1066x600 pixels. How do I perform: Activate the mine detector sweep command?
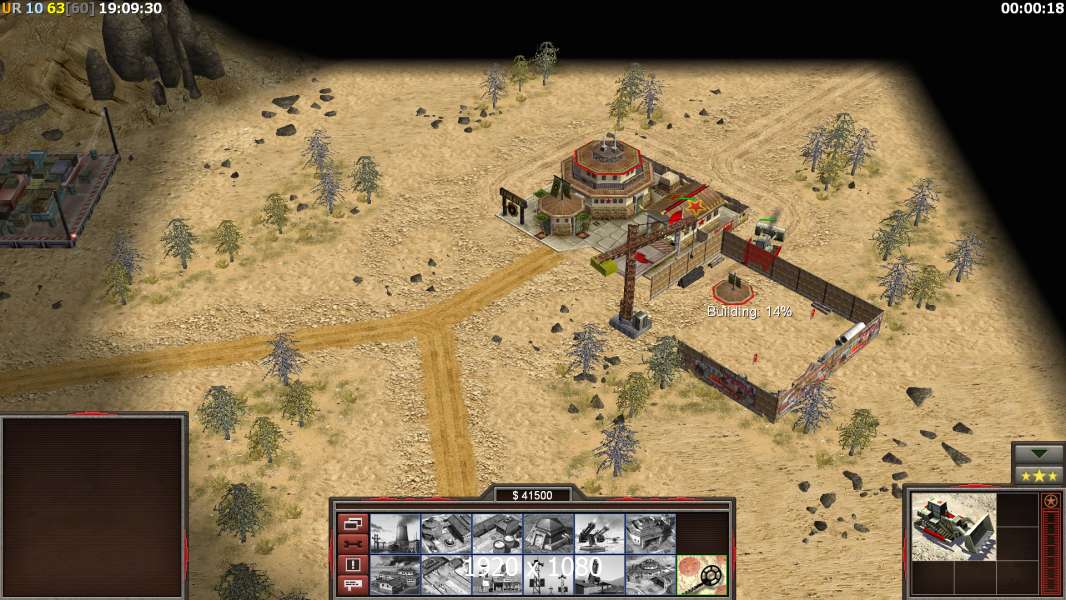tap(702, 575)
